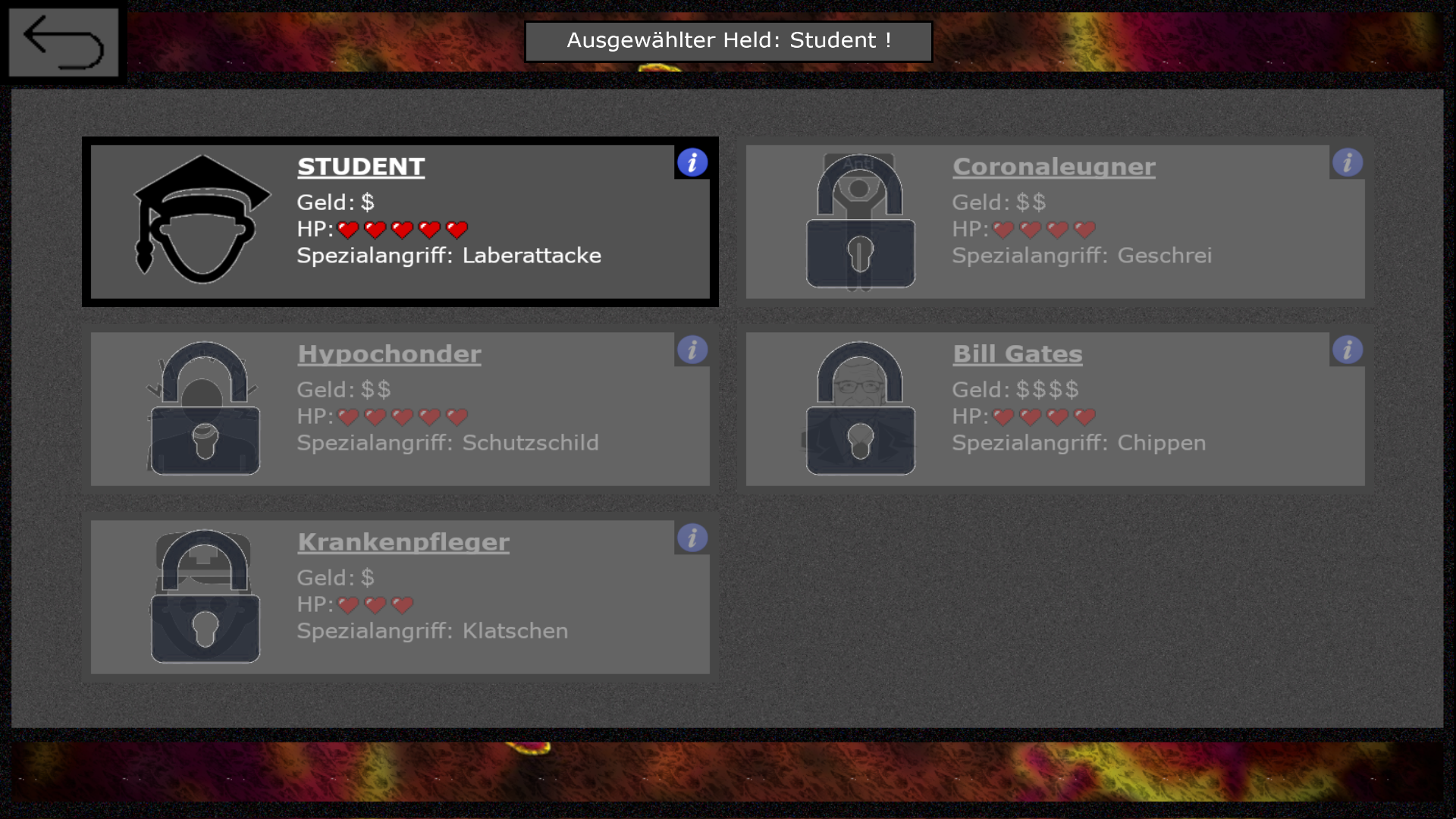Display Krankenpfleger hero information
1456x819 pixels.
point(692,538)
